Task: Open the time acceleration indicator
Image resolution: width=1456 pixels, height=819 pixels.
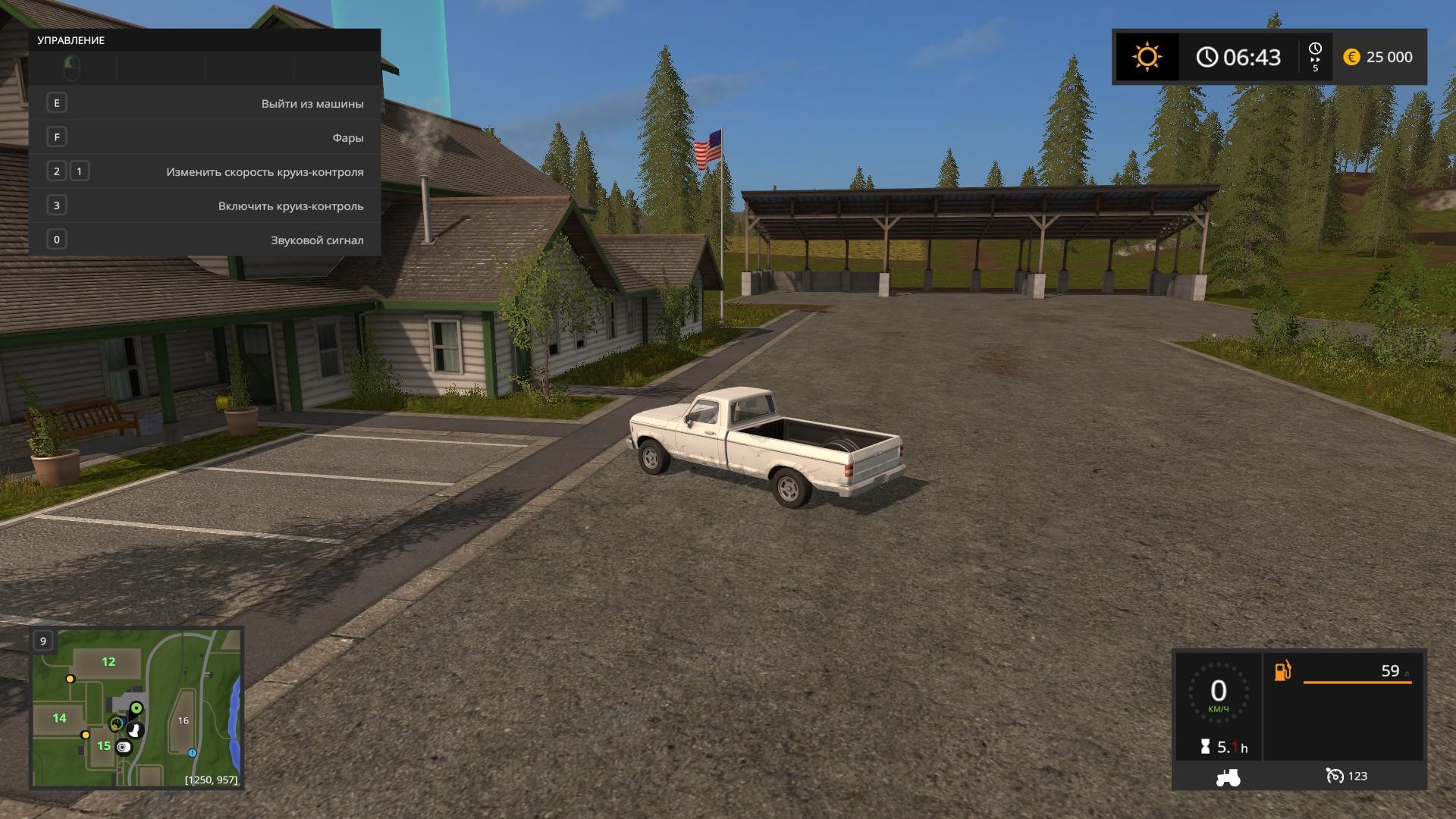Action: click(1315, 57)
